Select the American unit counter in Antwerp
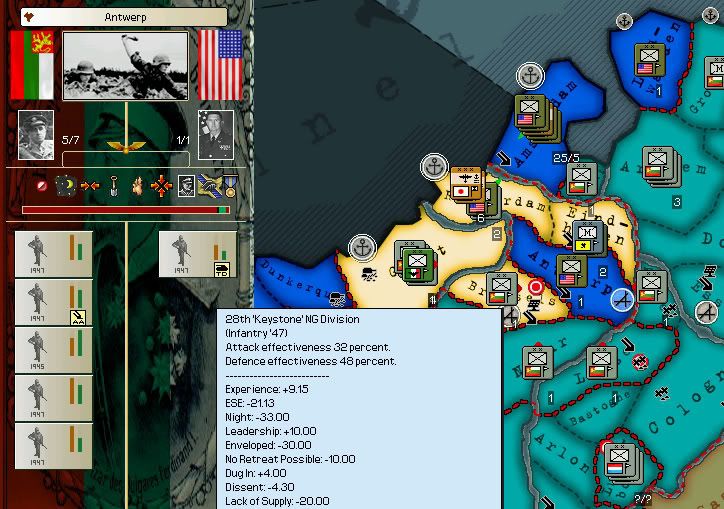724x509 pixels. [572, 271]
